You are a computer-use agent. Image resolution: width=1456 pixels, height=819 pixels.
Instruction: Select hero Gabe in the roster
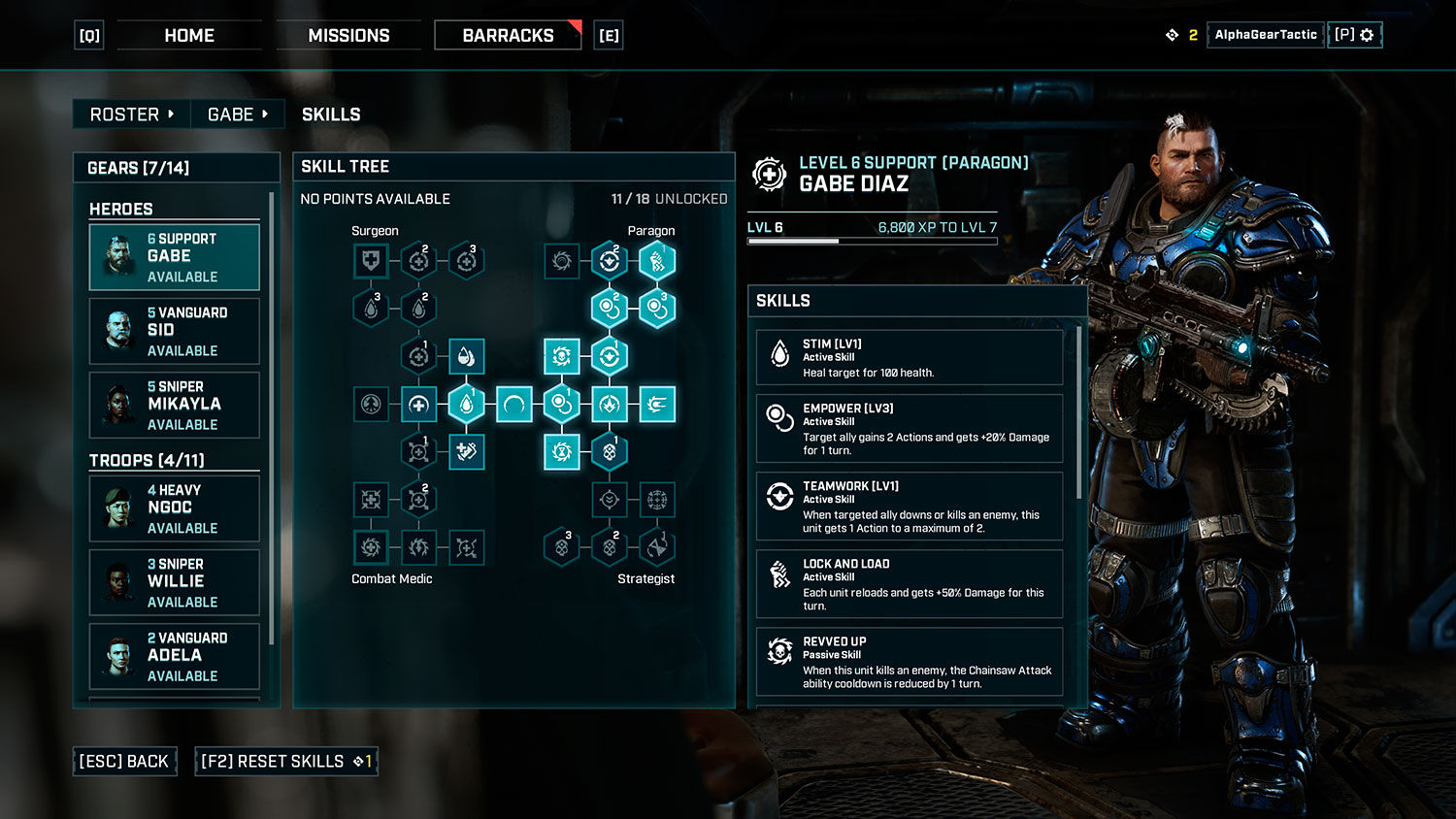(175, 257)
